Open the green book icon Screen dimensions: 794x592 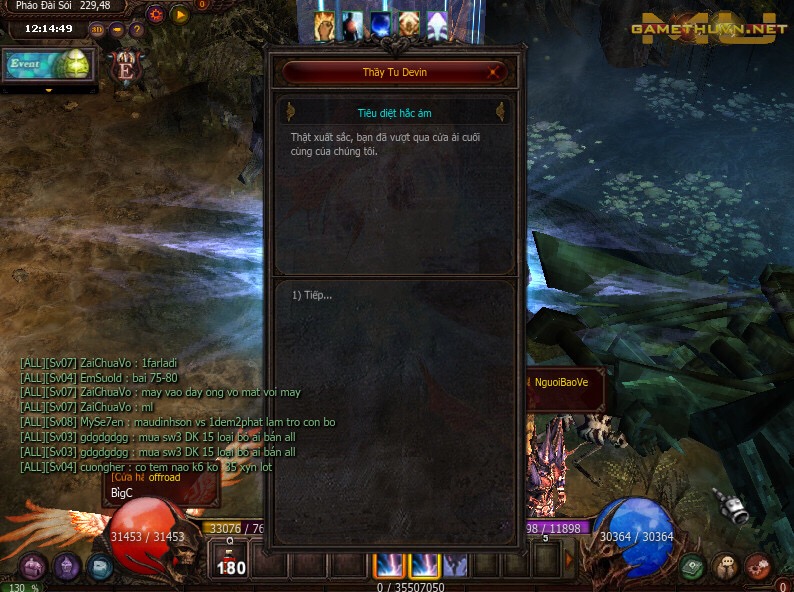[692, 567]
